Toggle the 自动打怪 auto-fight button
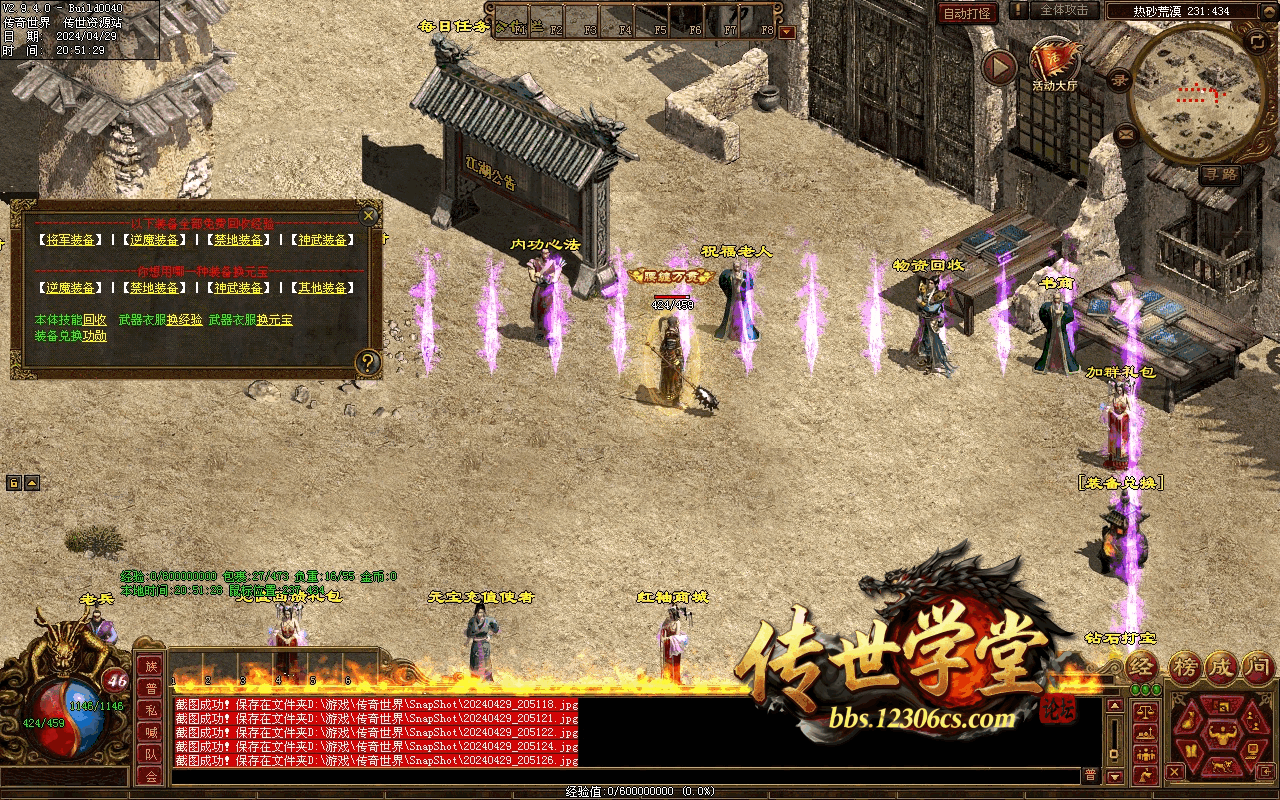 click(x=967, y=14)
